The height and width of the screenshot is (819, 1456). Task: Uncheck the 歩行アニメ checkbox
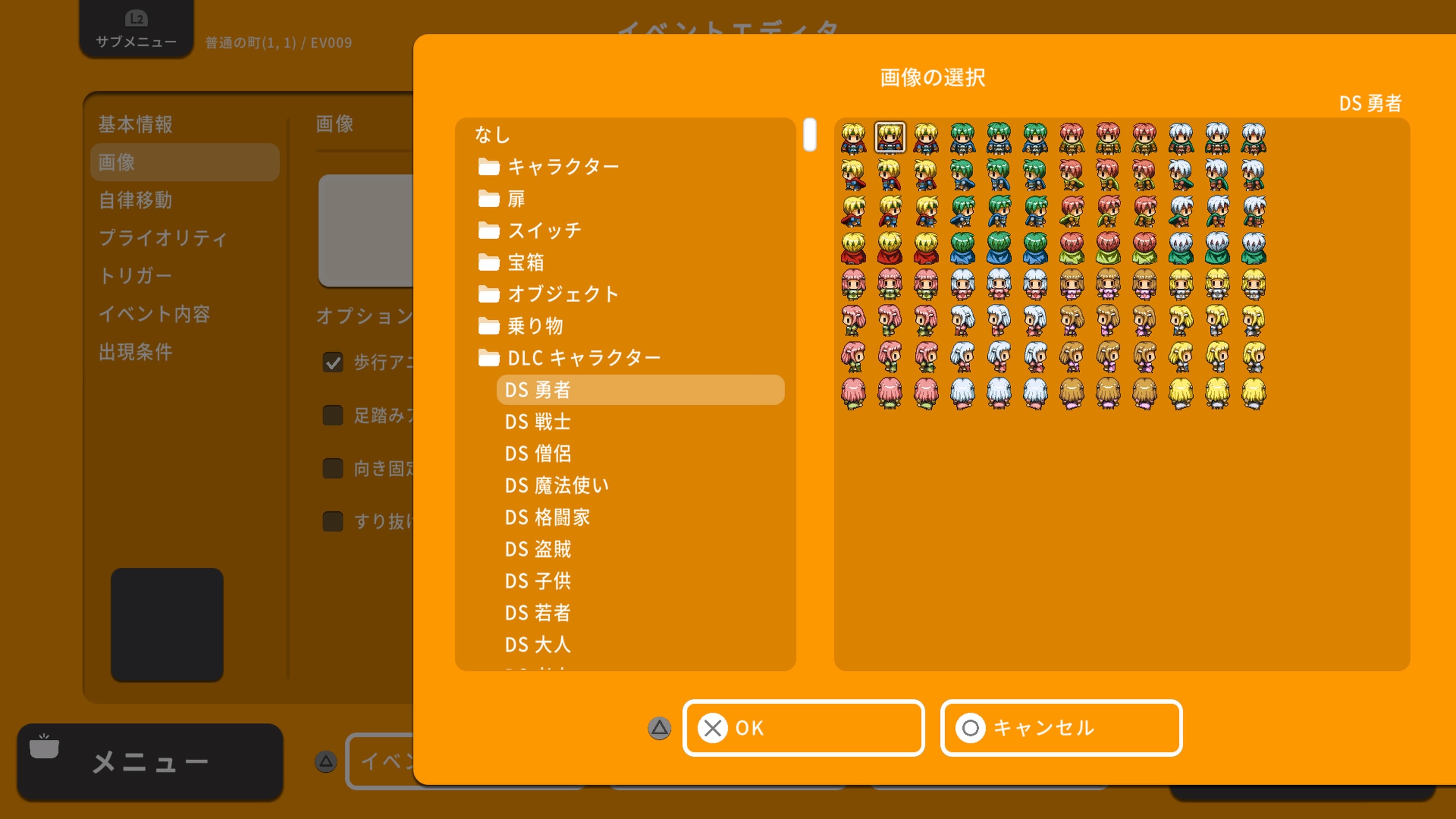tap(333, 362)
